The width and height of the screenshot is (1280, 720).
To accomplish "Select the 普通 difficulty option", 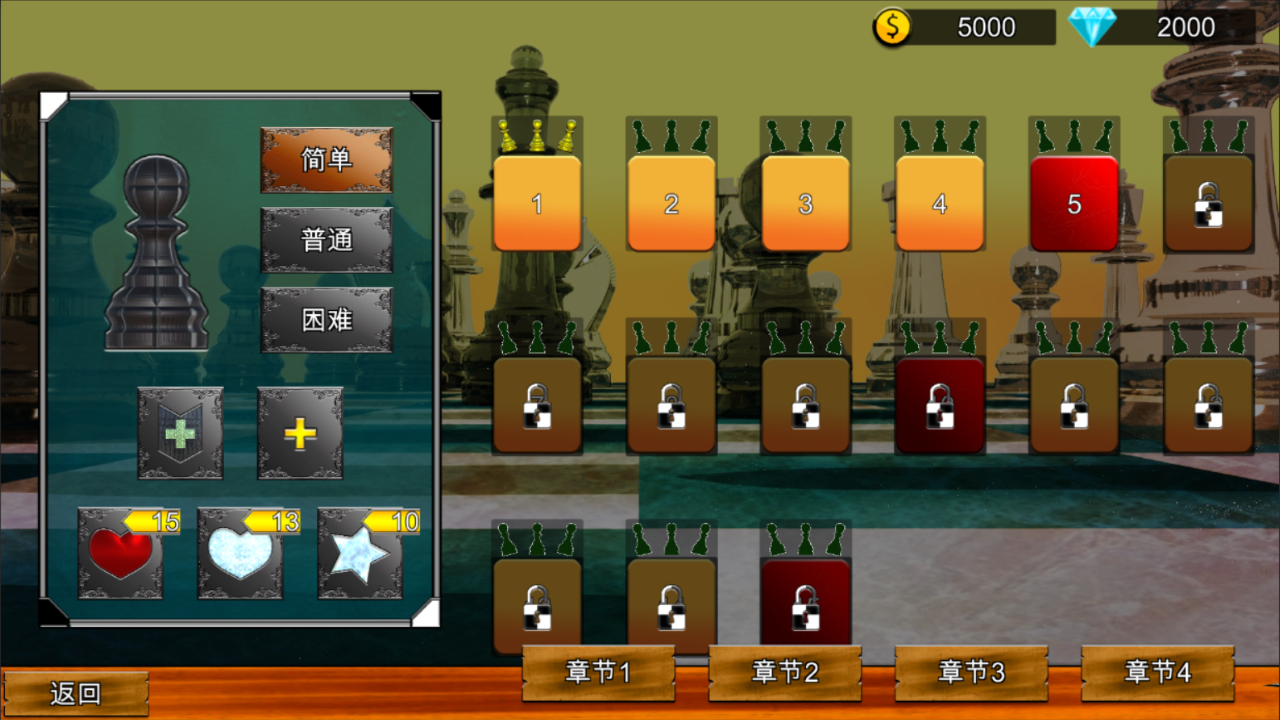I will [326, 240].
